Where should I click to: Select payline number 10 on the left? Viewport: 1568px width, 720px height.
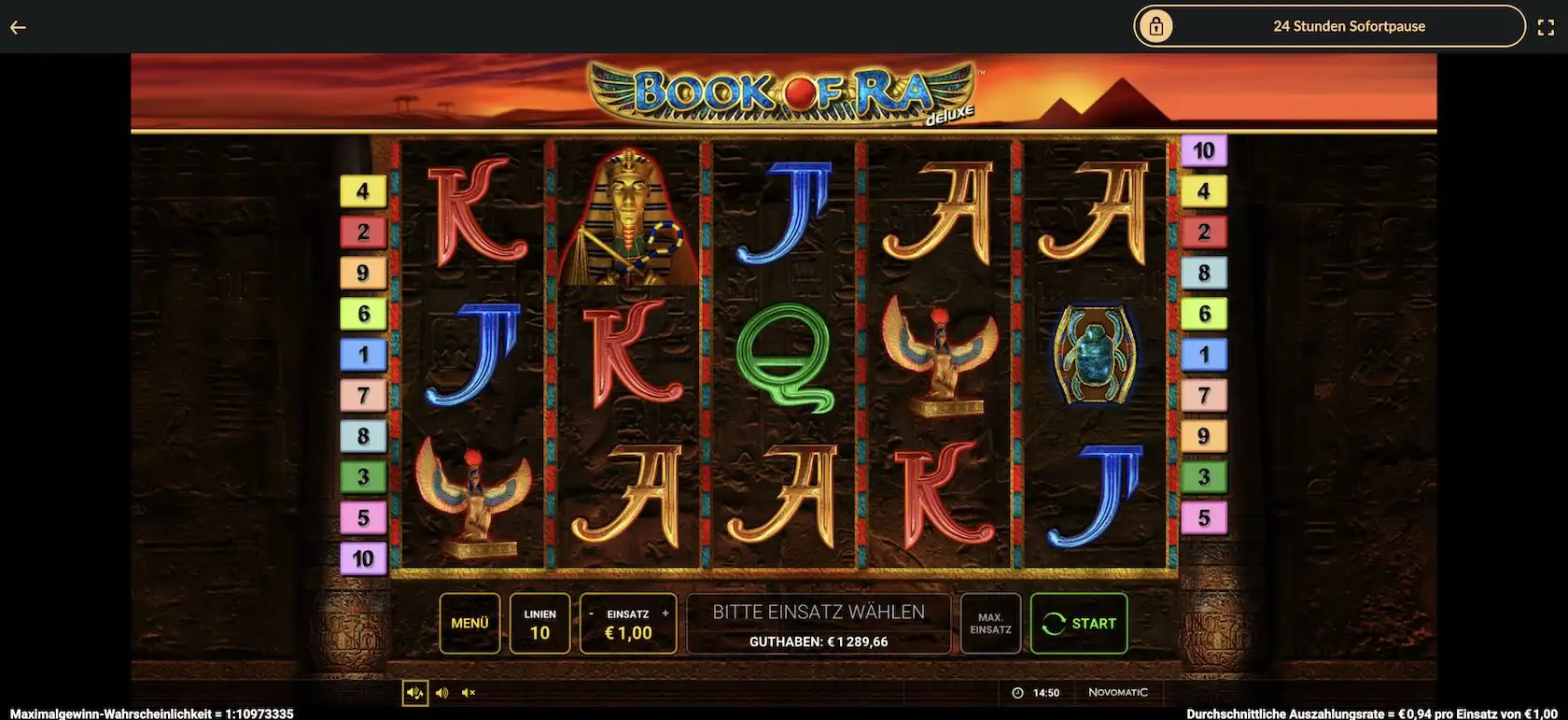pos(363,557)
